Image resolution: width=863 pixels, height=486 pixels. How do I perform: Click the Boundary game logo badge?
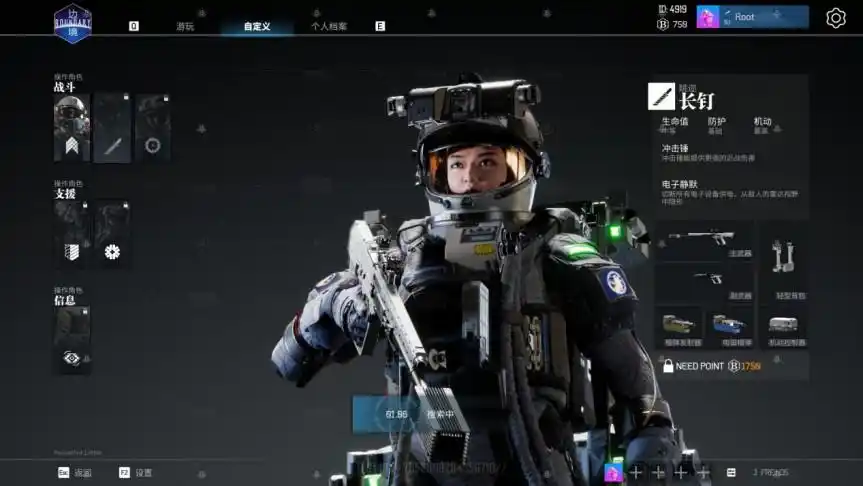tap(72, 22)
